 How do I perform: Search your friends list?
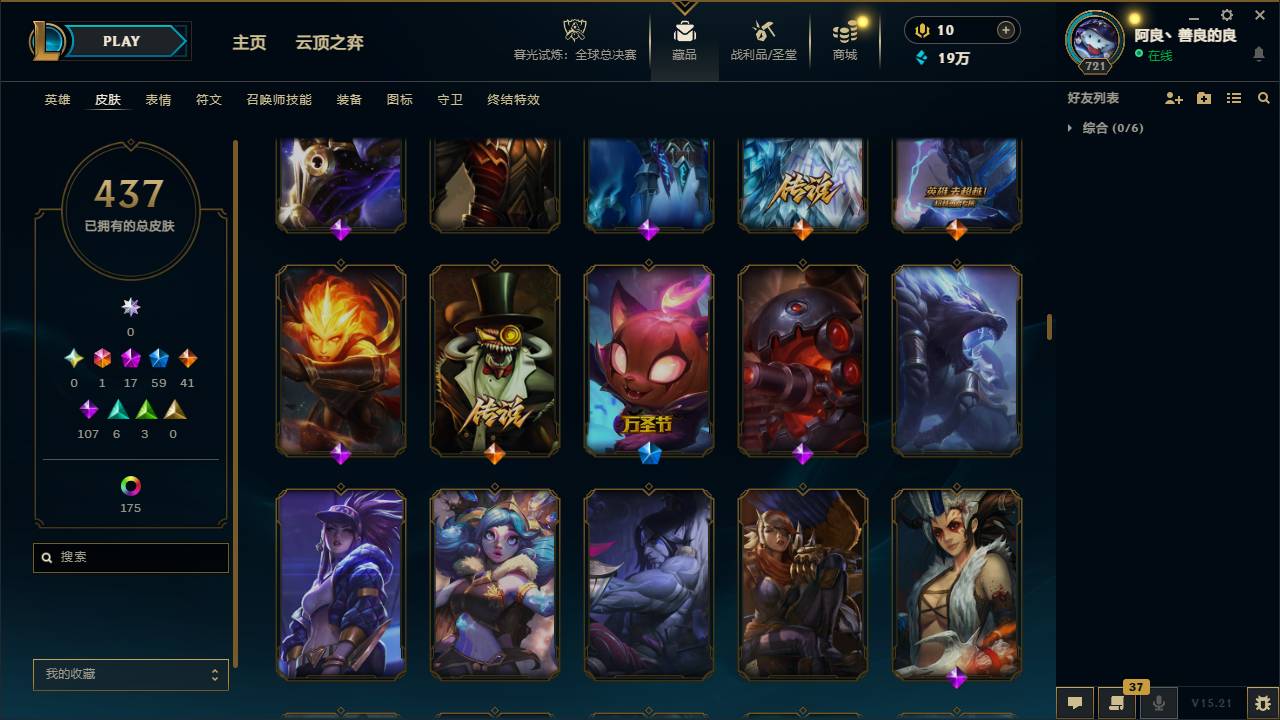click(1263, 97)
